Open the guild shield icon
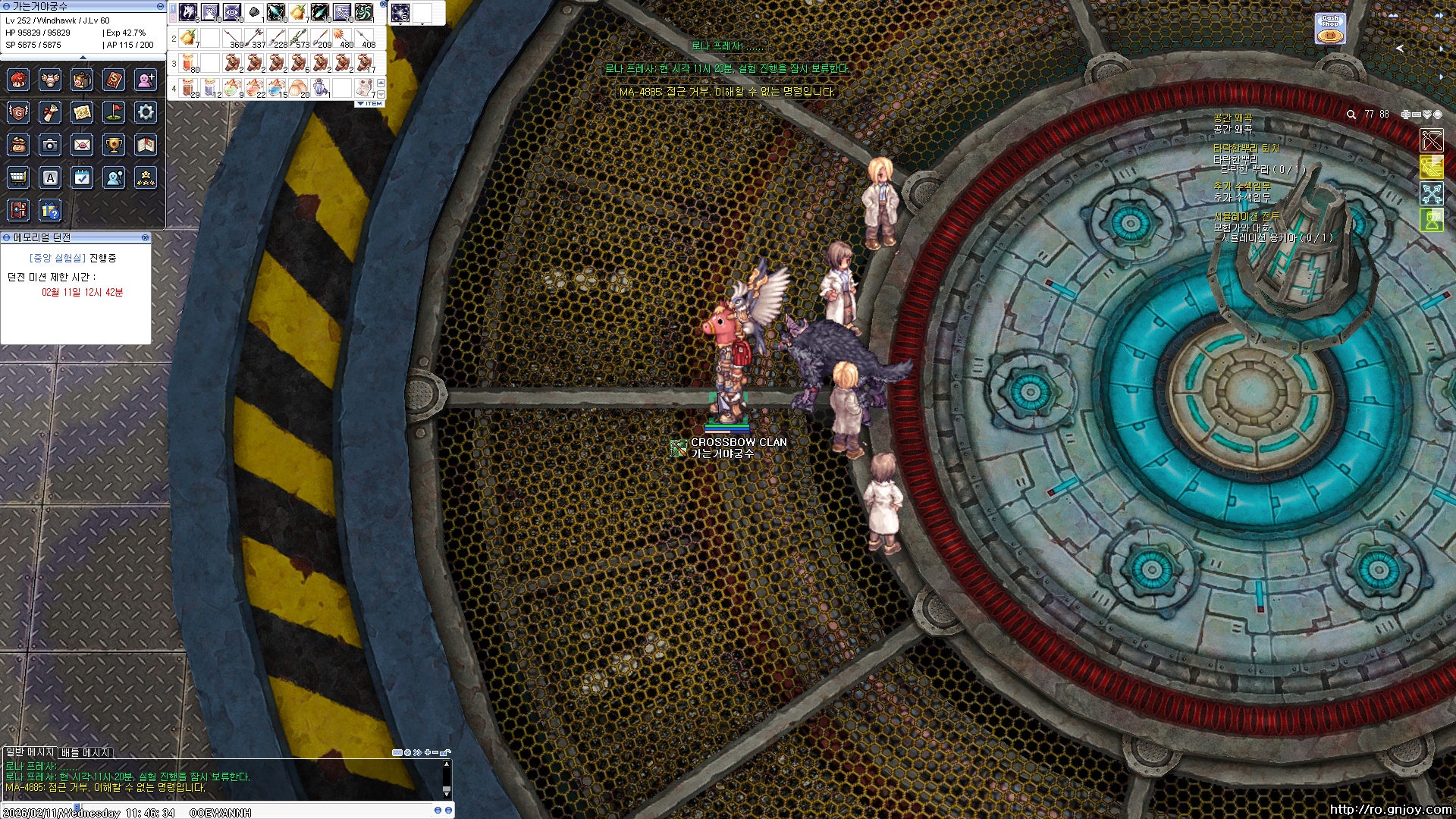Screen dimensions: 1456x819 pyautogui.click(x=17, y=113)
